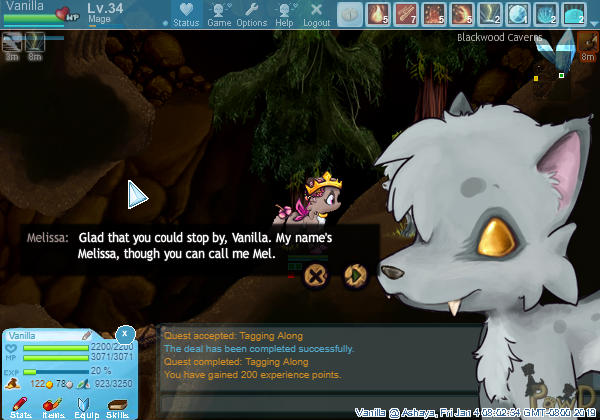Close the Vanilla status panel
600x420 pixels.
125,332
